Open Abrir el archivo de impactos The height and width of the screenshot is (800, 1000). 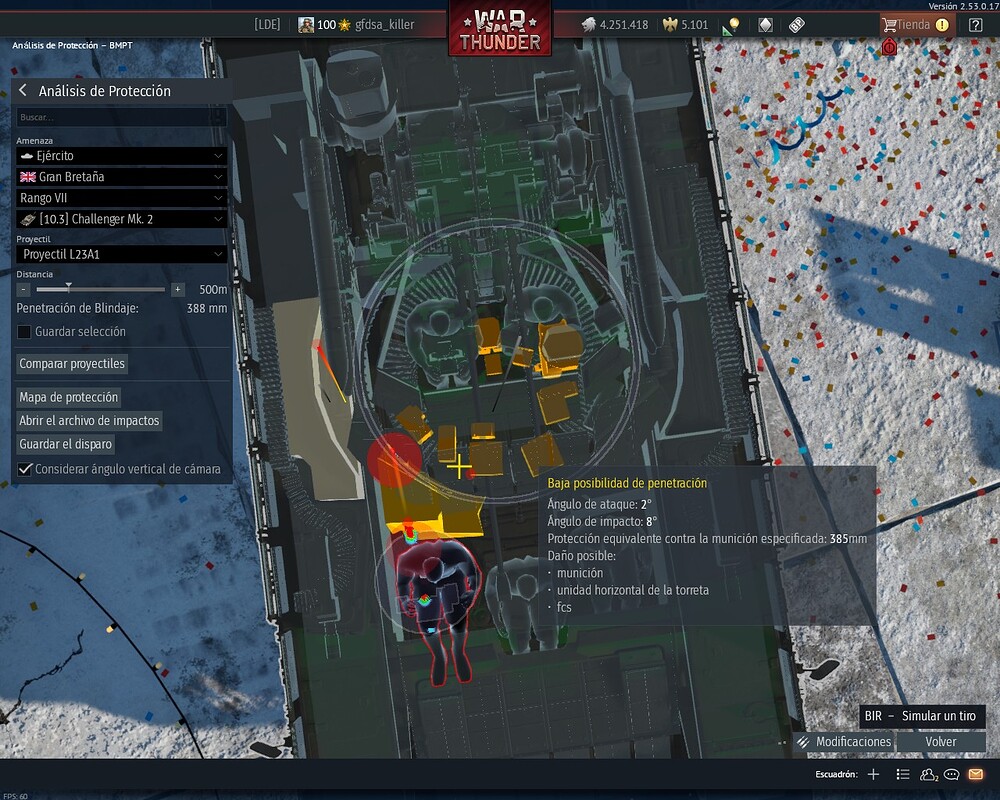click(90, 421)
